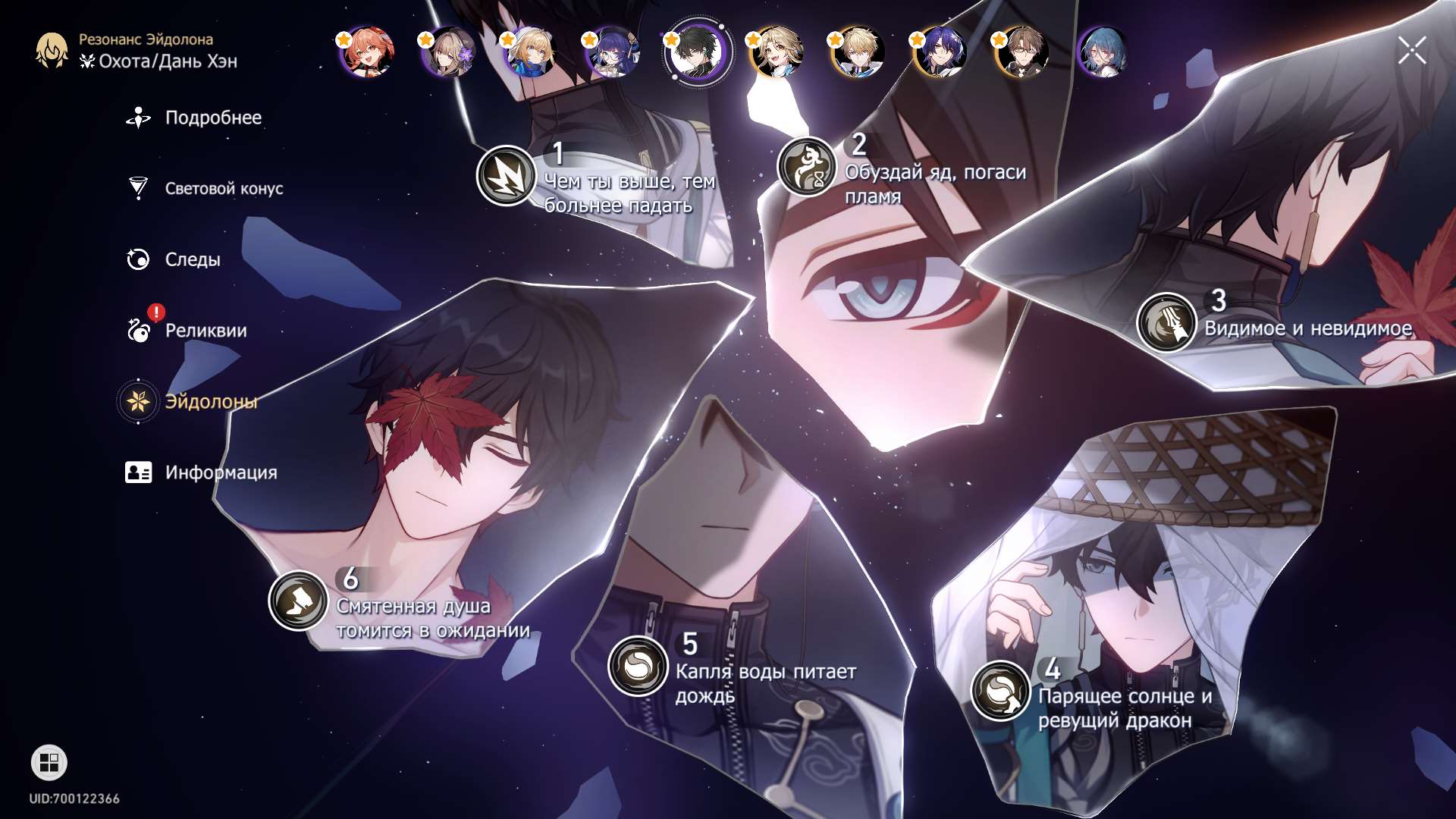Viewport: 1456px width, 819px height.
Task: Switch to the Реликвии section
Action: (205, 331)
